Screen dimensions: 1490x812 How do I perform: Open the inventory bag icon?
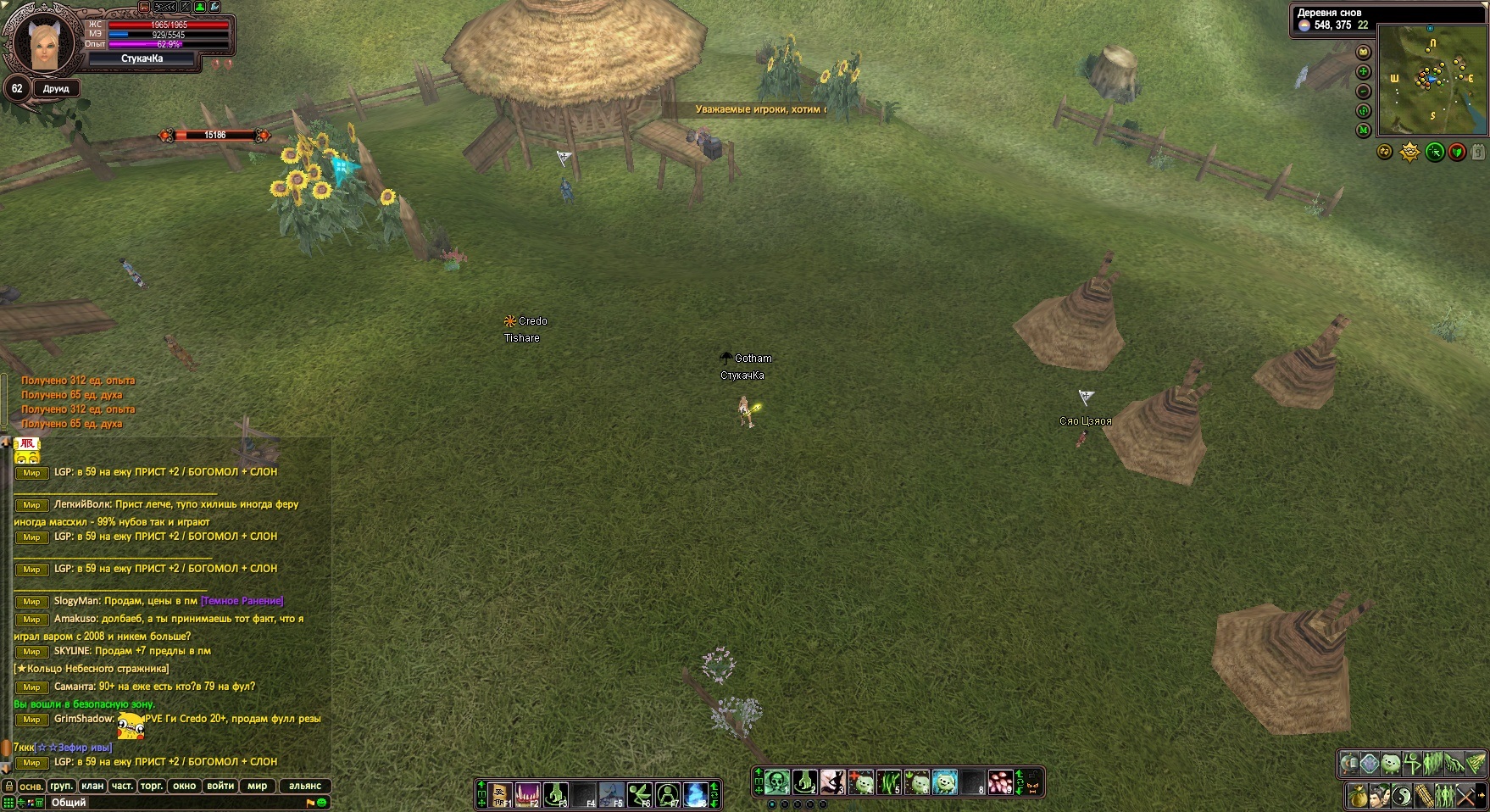(1358, 797)
